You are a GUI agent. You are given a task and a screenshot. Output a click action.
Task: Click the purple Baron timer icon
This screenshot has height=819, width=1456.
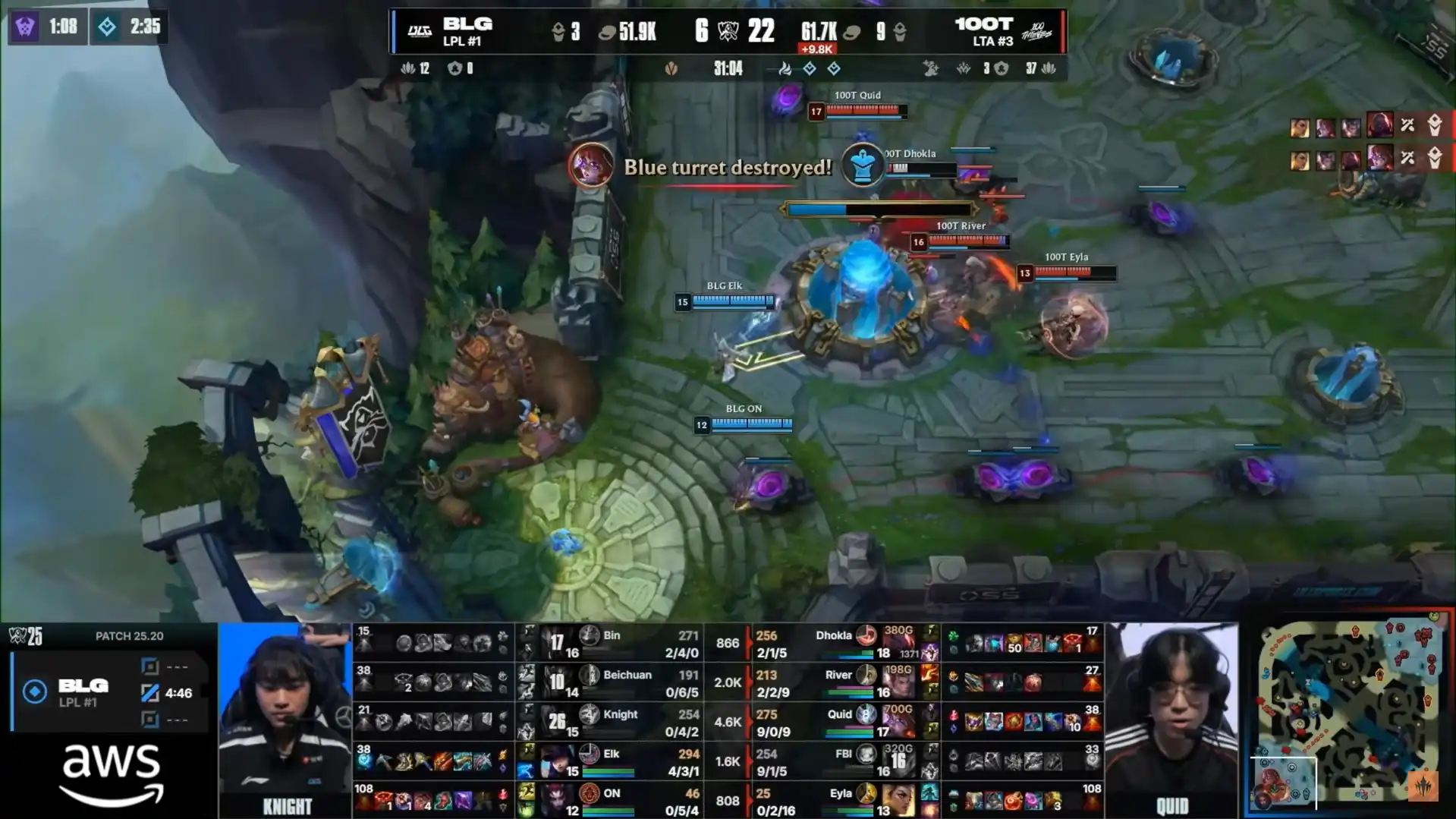click(x=25, y=27)
